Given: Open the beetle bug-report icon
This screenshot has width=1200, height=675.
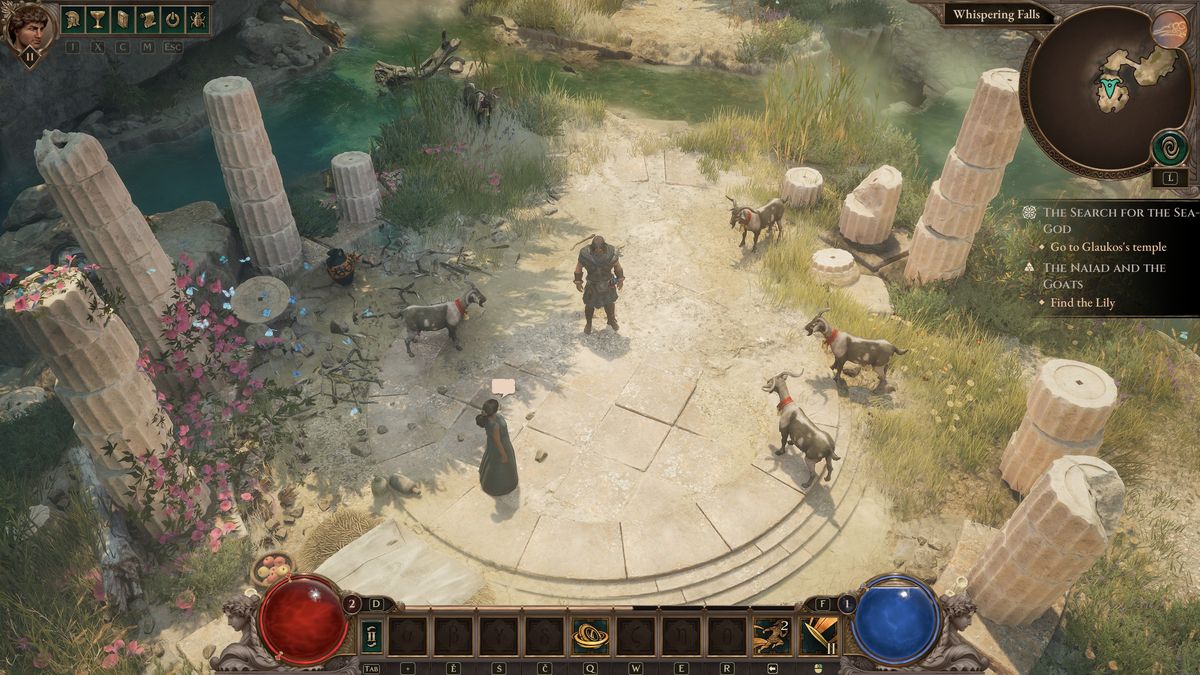Looking at the screenshot, I should tap(196, 19).
